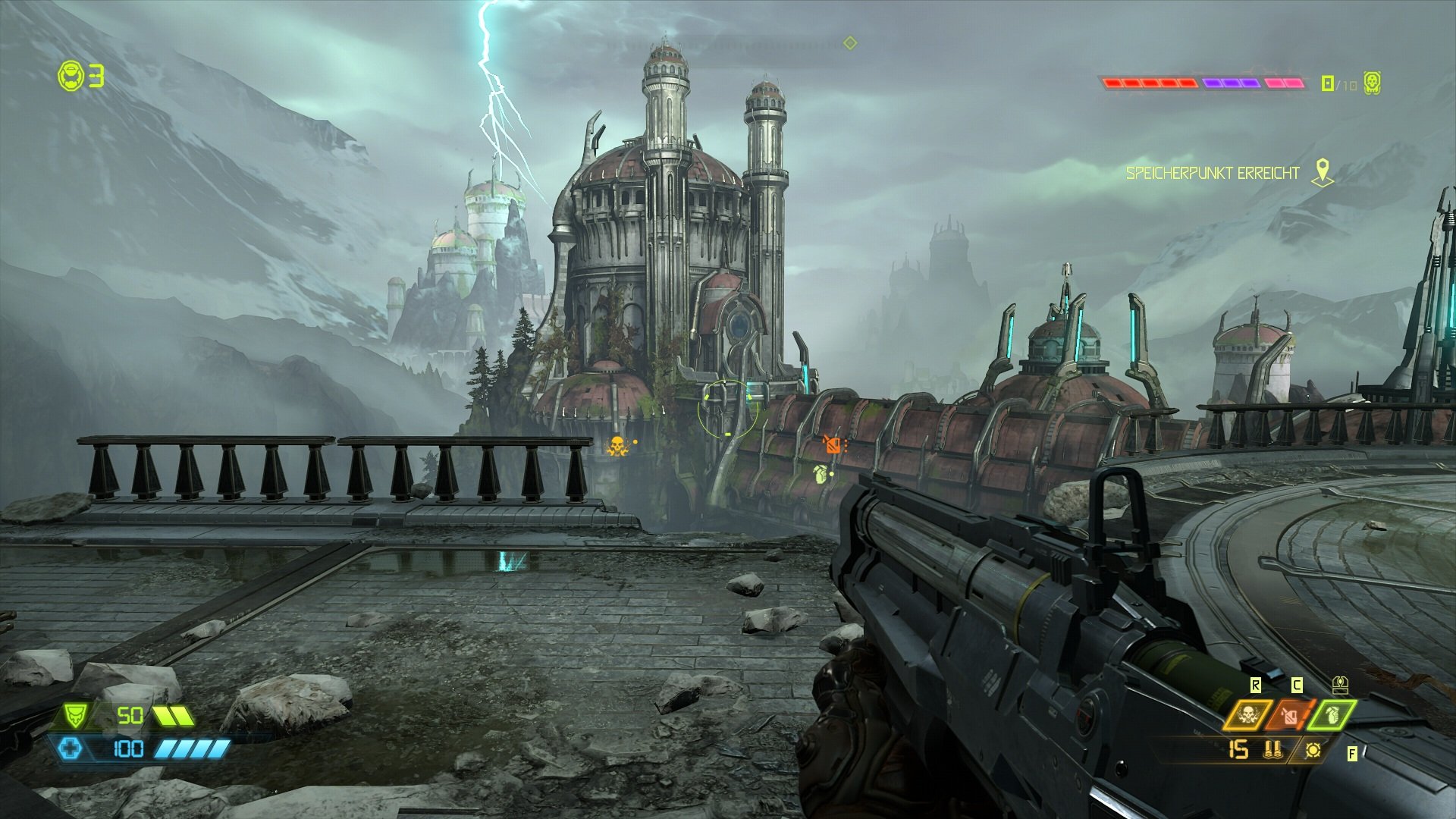This screenshot has height=819, width=1456.
Task: Click the blue health cross icon
Action: pyautogui.click(x=69, y=749)
